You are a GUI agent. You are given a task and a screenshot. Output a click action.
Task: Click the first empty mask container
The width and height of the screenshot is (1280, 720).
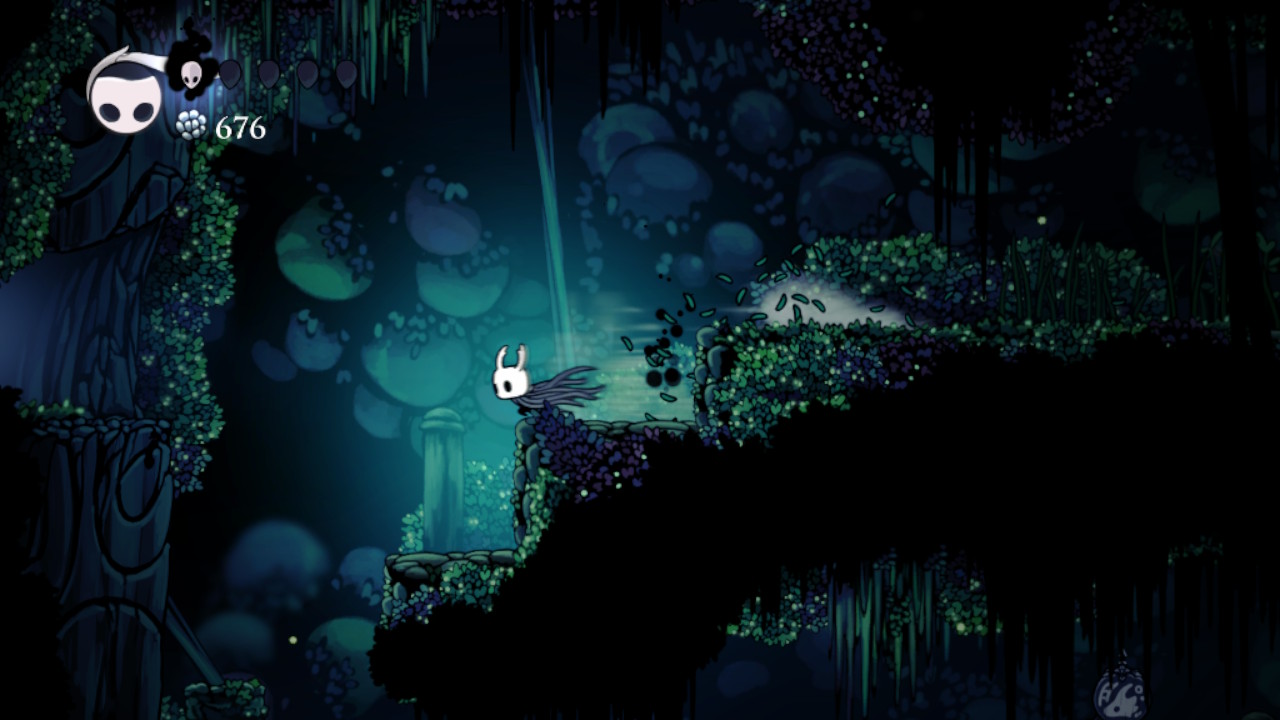pos(230,72)
